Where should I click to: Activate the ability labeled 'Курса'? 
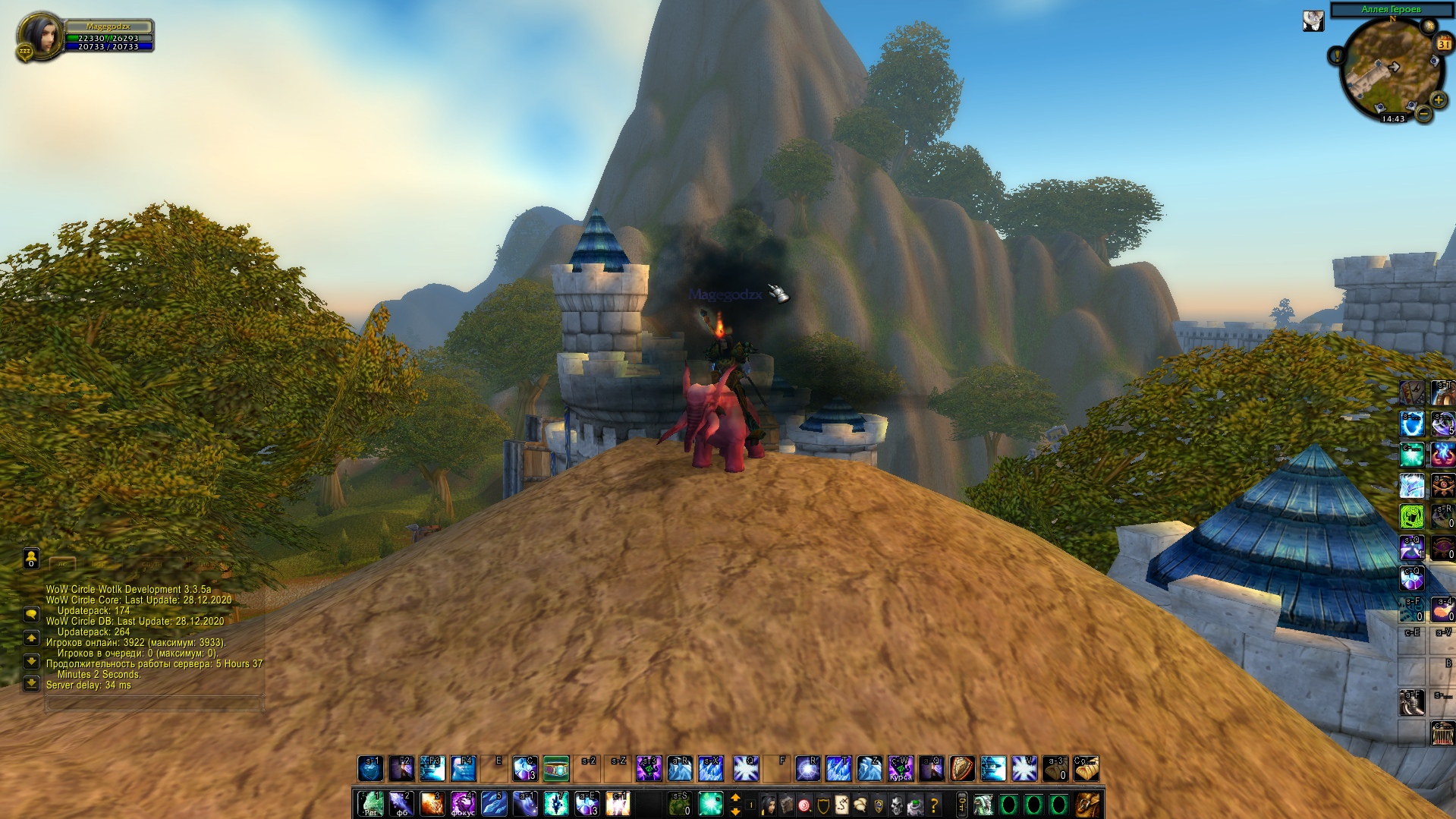[x=901, y=769]
